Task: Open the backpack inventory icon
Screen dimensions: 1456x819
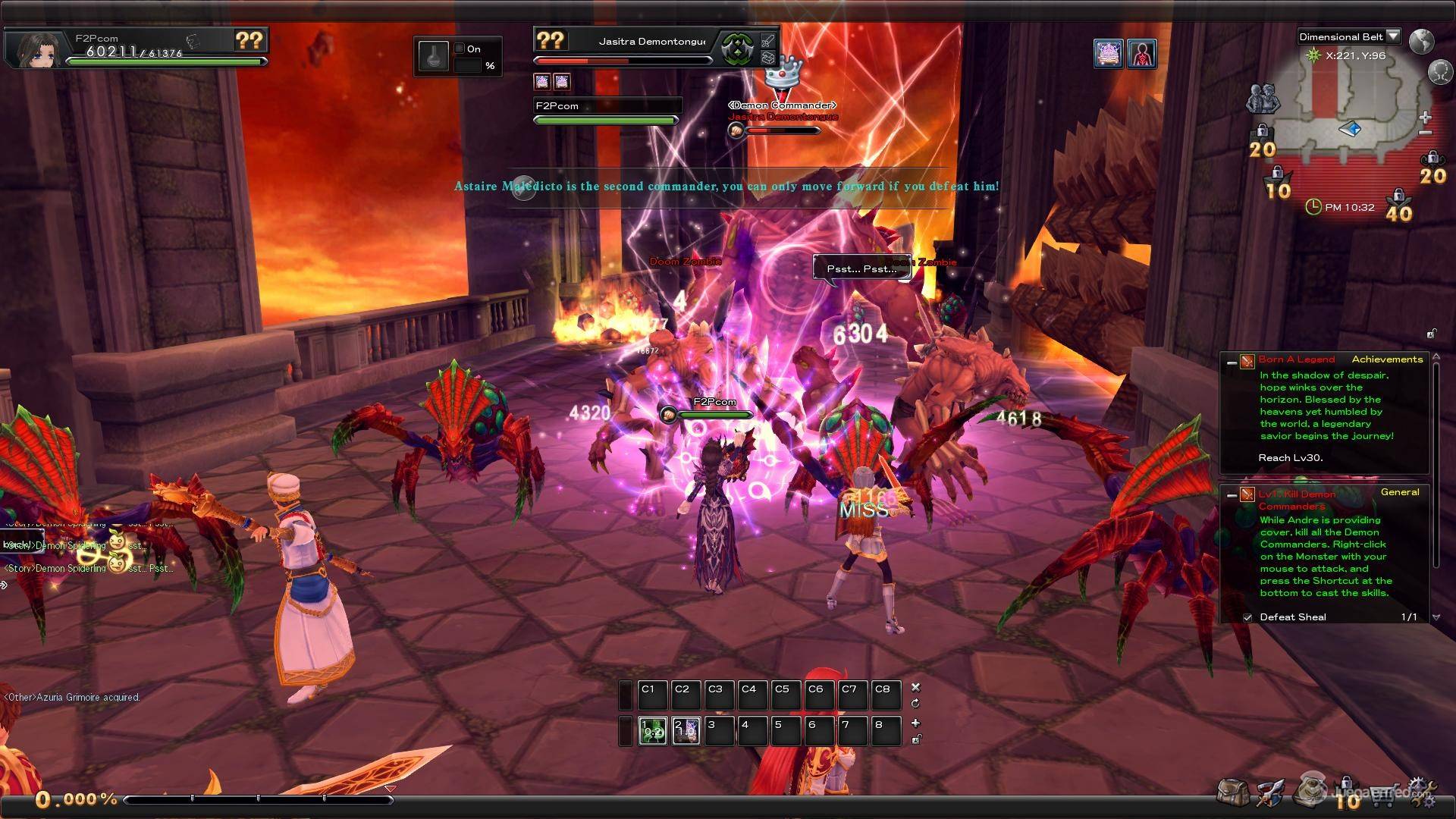Action: point(1232,792)
